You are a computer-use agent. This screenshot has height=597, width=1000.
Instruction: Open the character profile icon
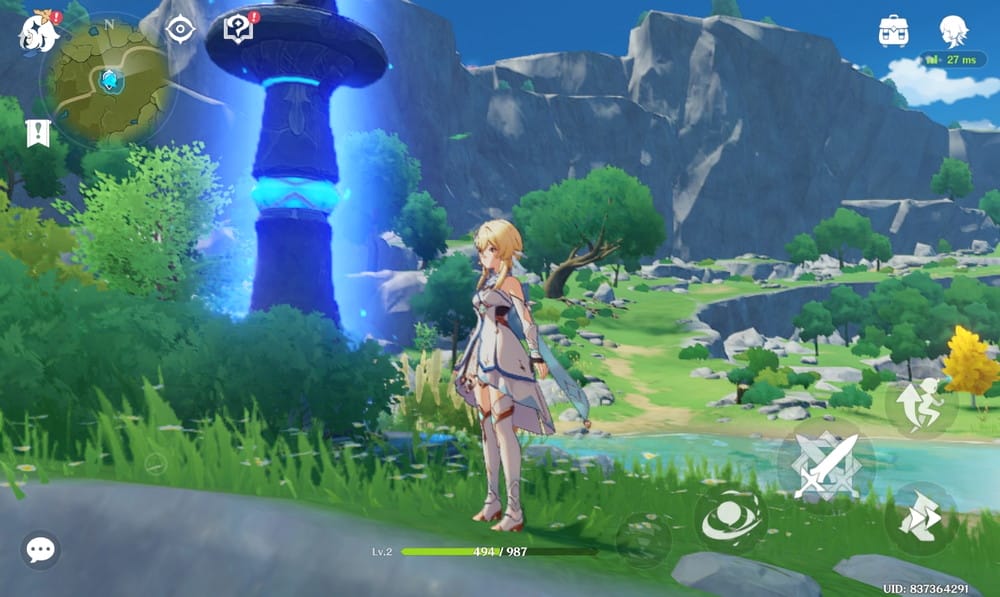click(953, 31)
